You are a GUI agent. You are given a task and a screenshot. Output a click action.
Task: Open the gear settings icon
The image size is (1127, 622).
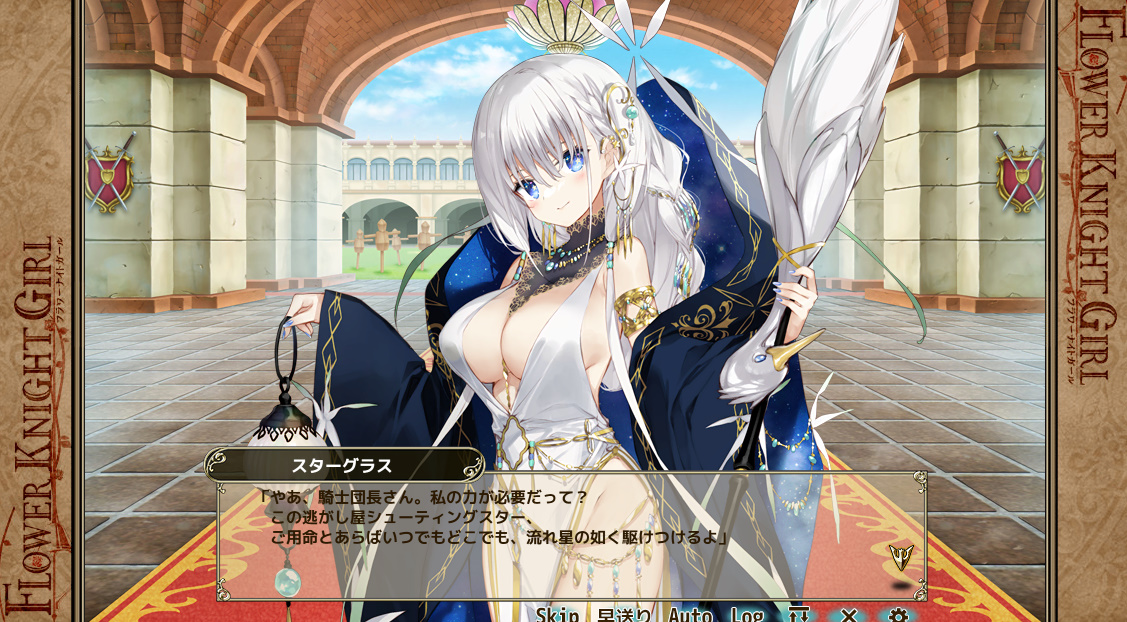pyautogui.click(x=898, y=614)
